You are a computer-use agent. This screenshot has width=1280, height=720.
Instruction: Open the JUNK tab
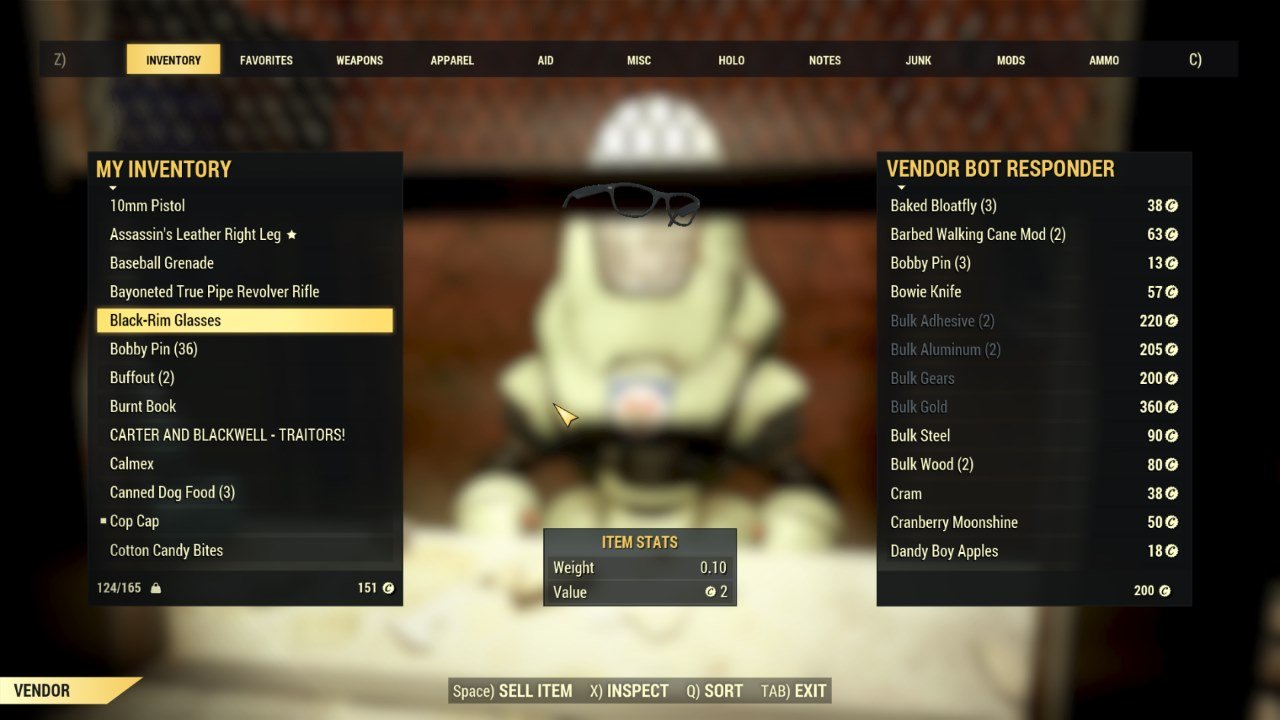[x=917, y=59]
